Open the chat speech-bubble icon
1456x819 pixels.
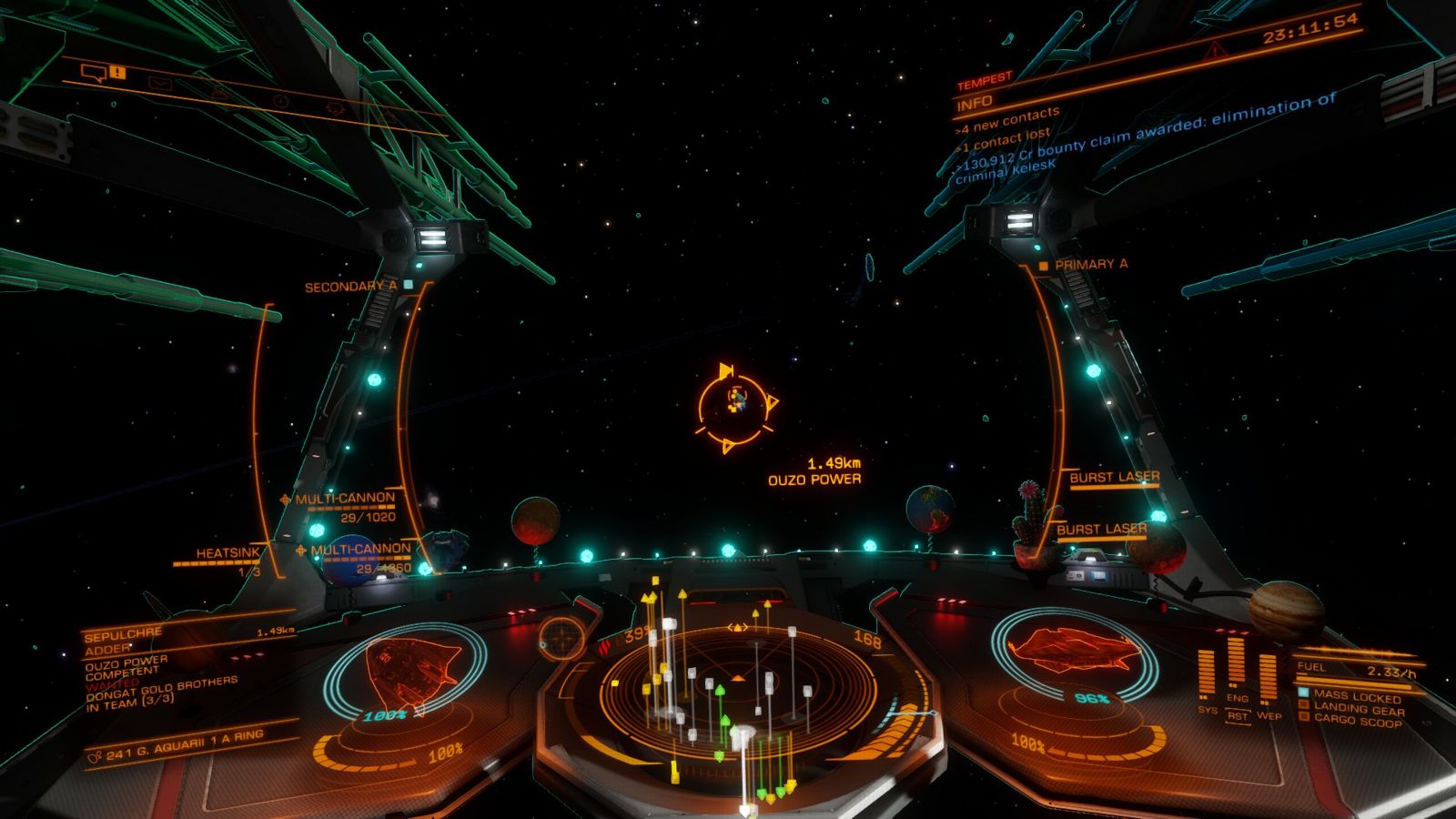point(94,71)
